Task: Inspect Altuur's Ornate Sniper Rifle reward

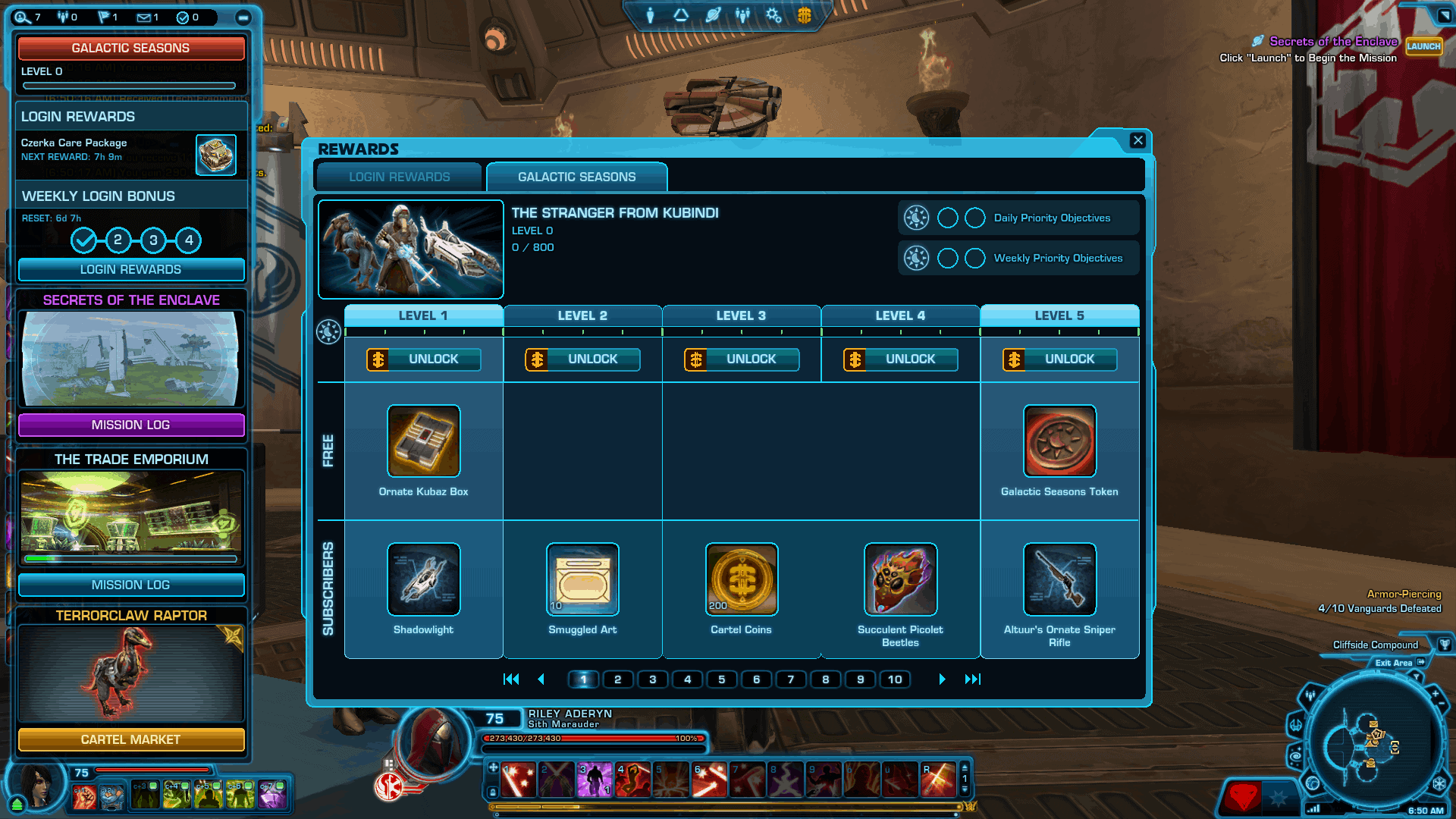Action: click(1059, 579)
